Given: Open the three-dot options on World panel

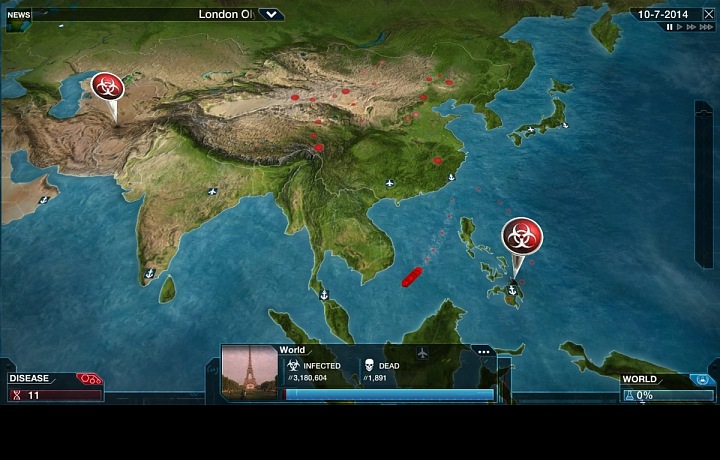Looking at the screenshot, I should pyautogui.click(x=483, y=352).
